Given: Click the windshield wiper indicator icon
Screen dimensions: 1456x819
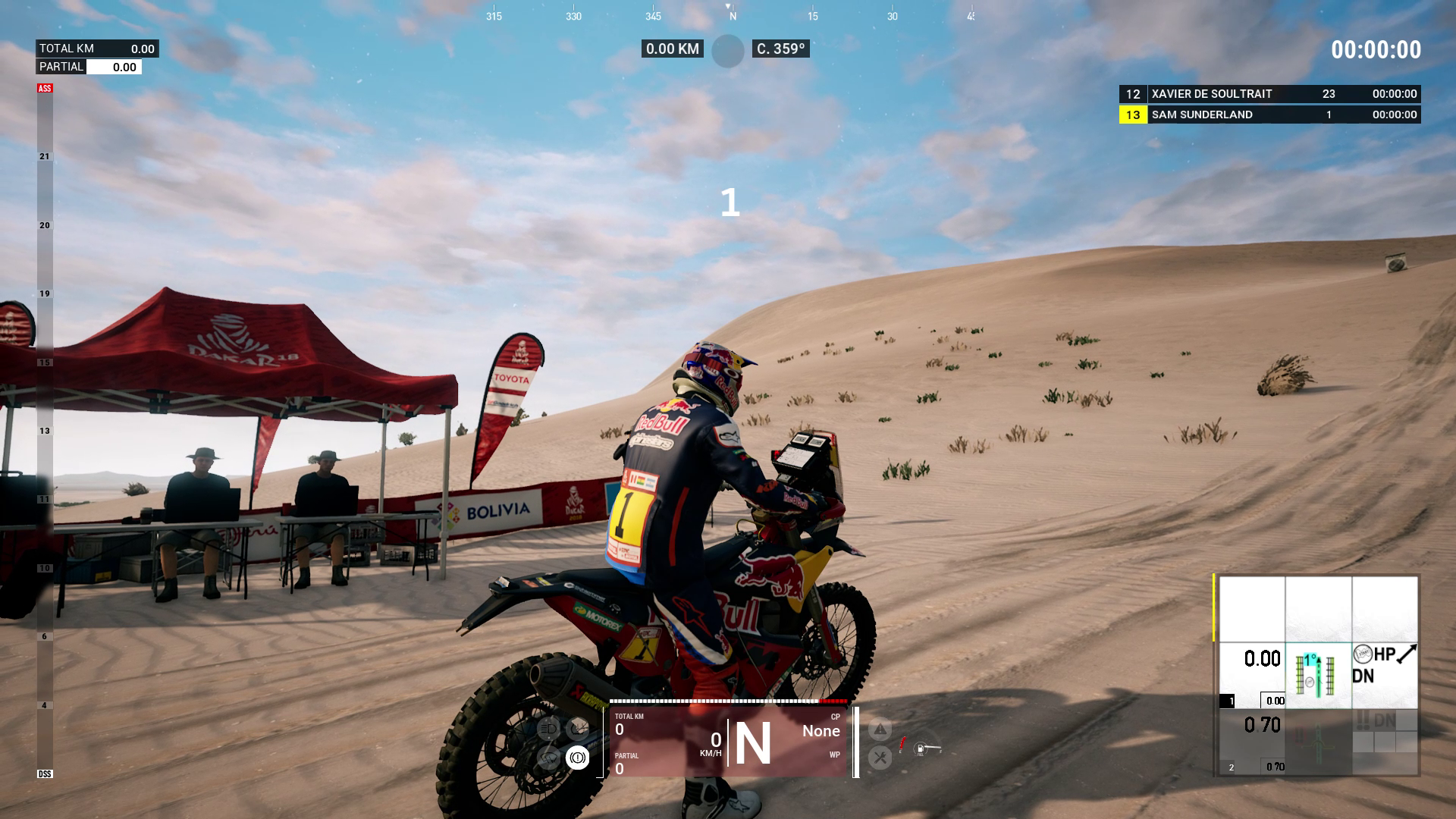Looking at the screenshot, I should coord(548,757).
